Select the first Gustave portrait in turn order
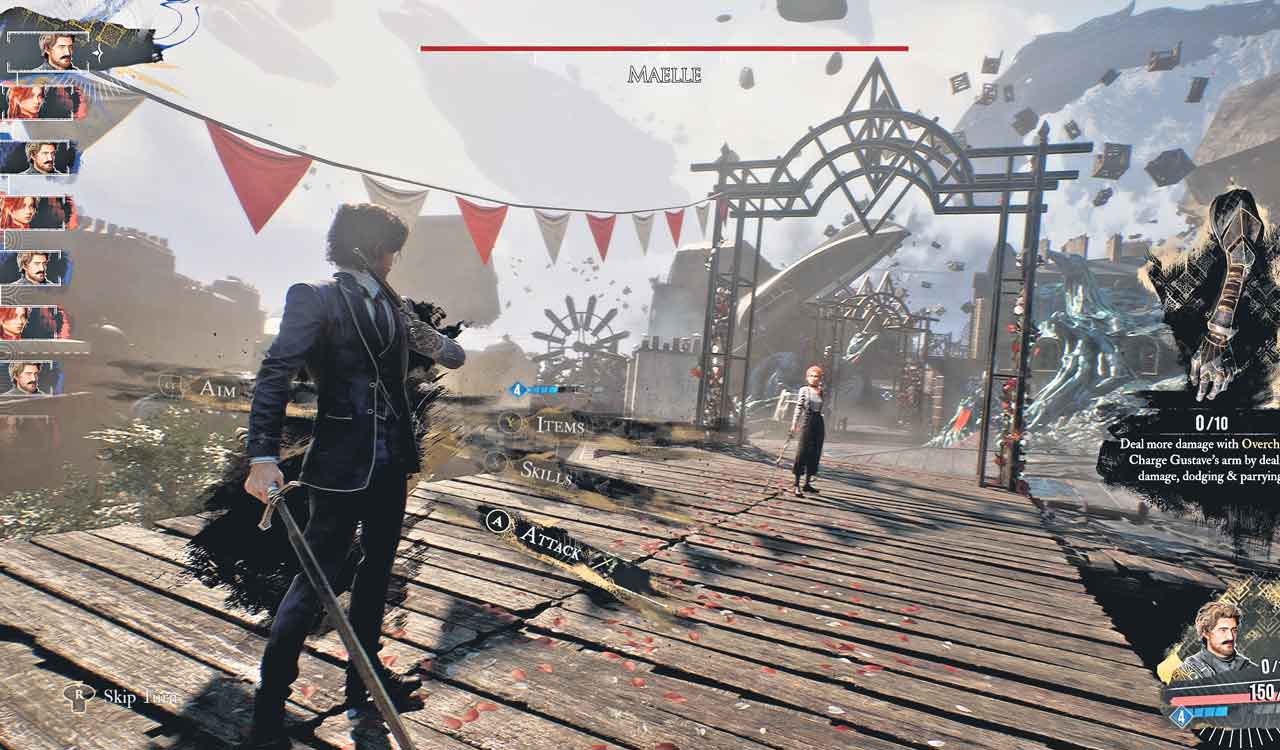Viewport: 1280px width, 750px height. click(x=48, y=50)
